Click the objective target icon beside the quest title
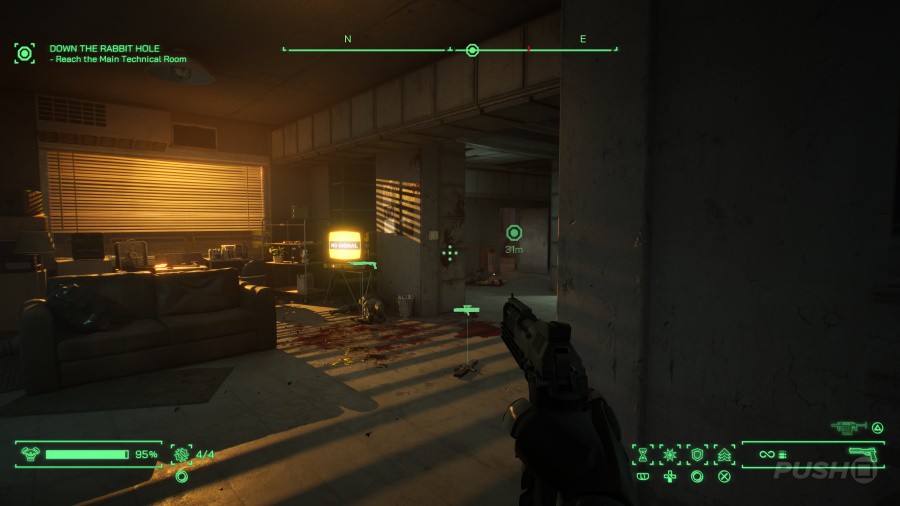This screenshot has width=900, height=506. coord(24,53)
